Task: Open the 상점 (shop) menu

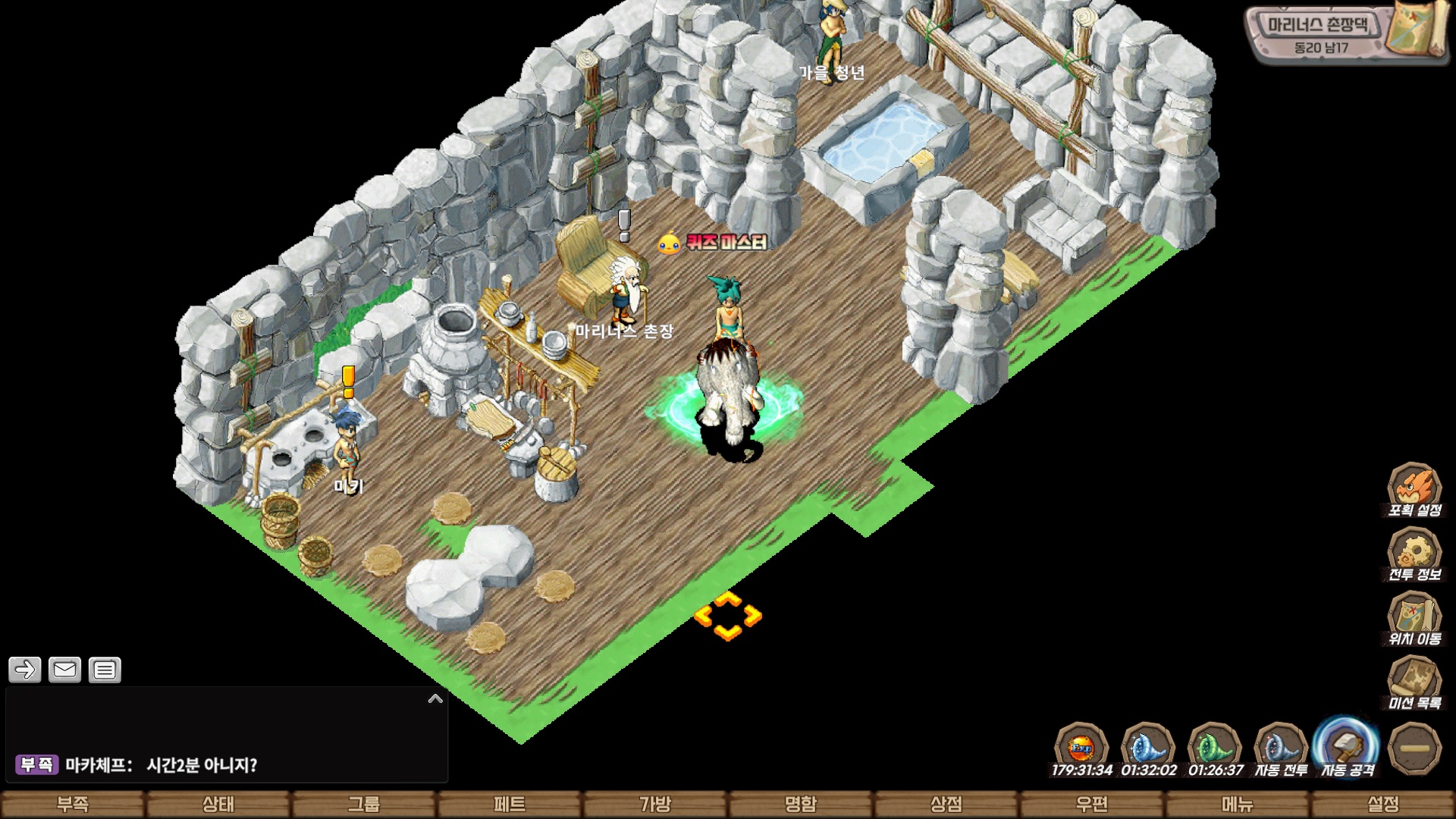Action: (946, 804)
